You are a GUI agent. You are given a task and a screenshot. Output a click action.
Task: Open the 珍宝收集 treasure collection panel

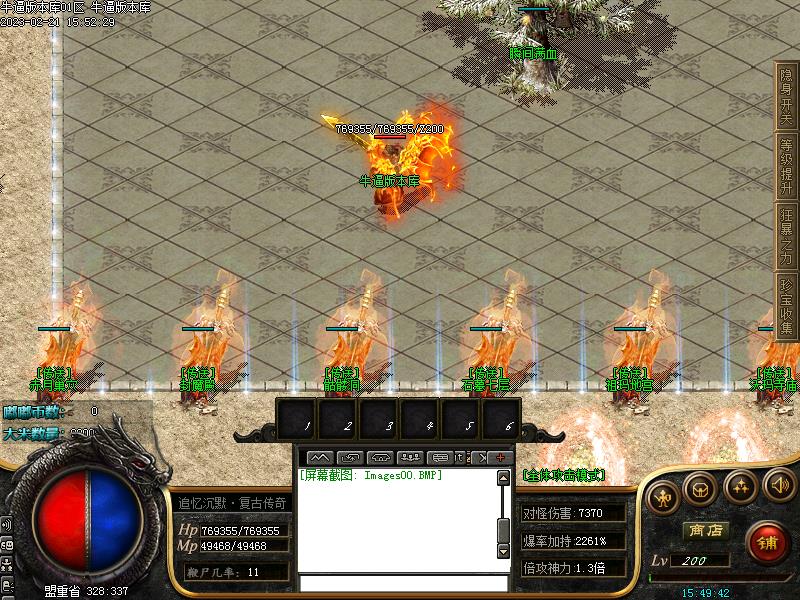click(x=786, y=304)
